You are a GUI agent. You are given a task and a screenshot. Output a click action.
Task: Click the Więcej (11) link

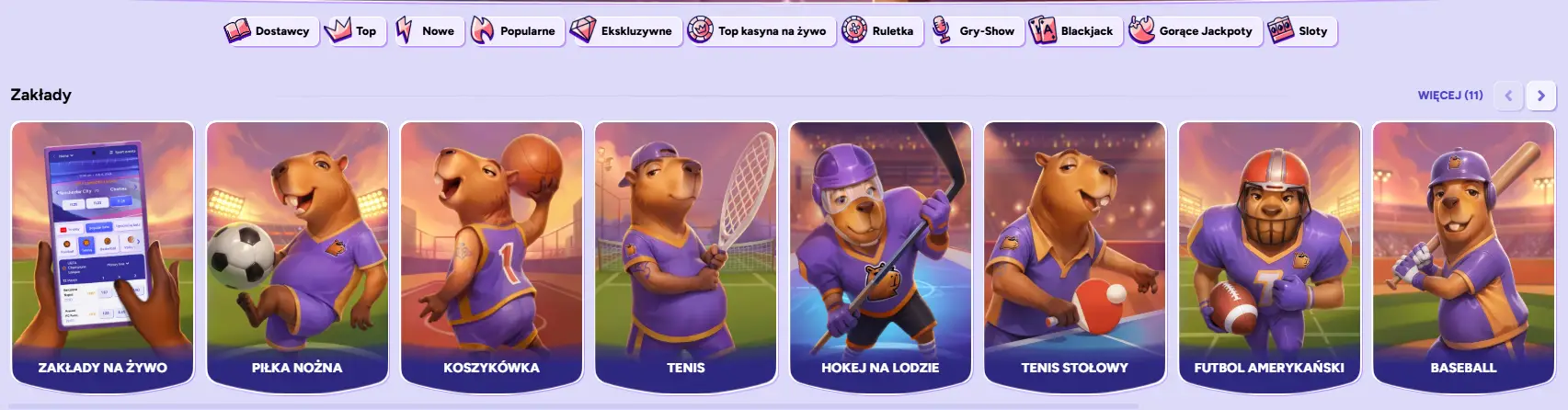1449,95
